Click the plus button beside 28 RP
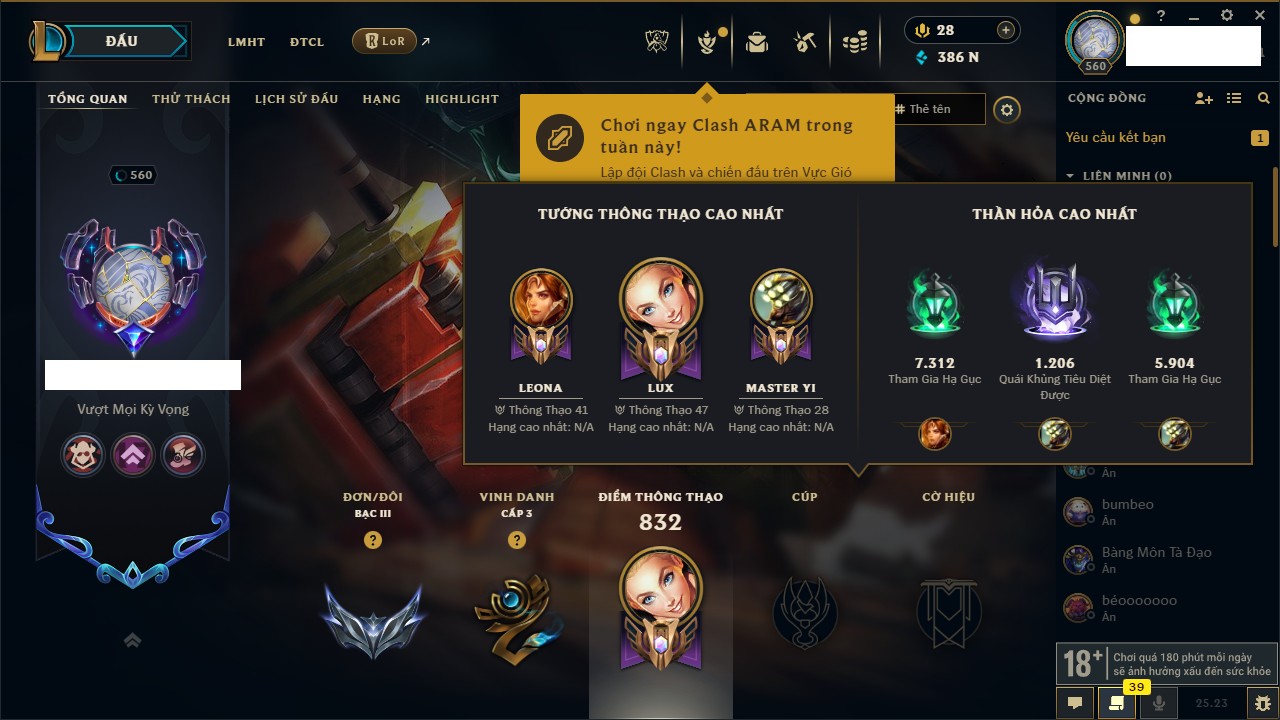Viewport: 1280px width, 720px height. 1006,30
